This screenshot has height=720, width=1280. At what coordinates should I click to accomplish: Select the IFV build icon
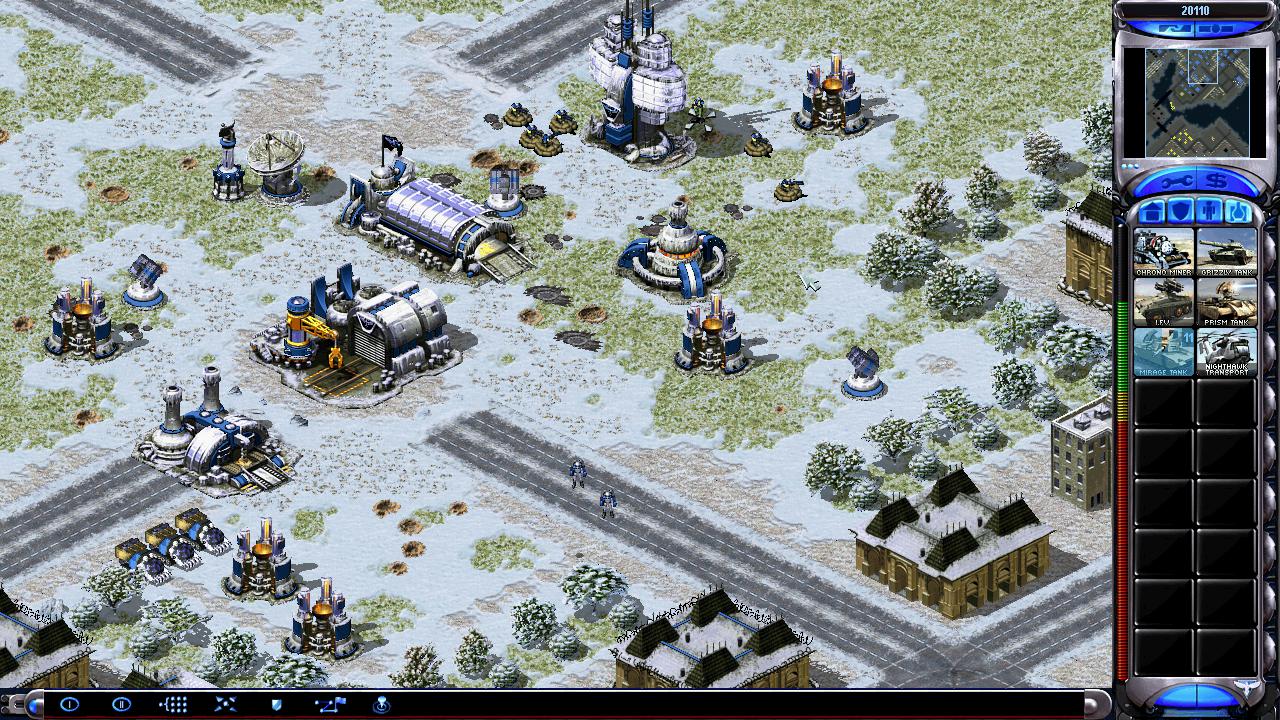1163,302
